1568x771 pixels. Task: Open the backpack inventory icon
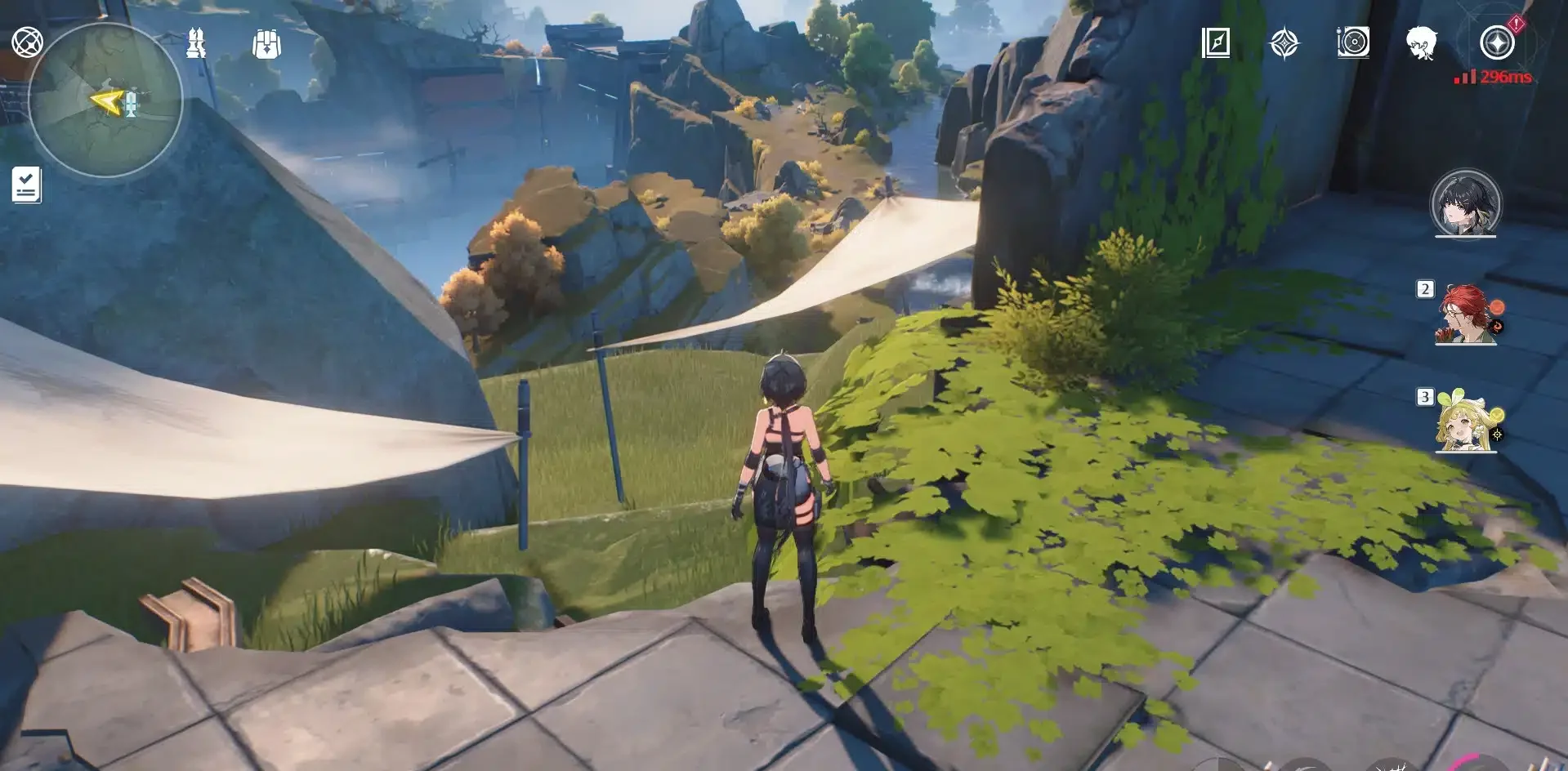pyautogui.click(x=266, y=44)
